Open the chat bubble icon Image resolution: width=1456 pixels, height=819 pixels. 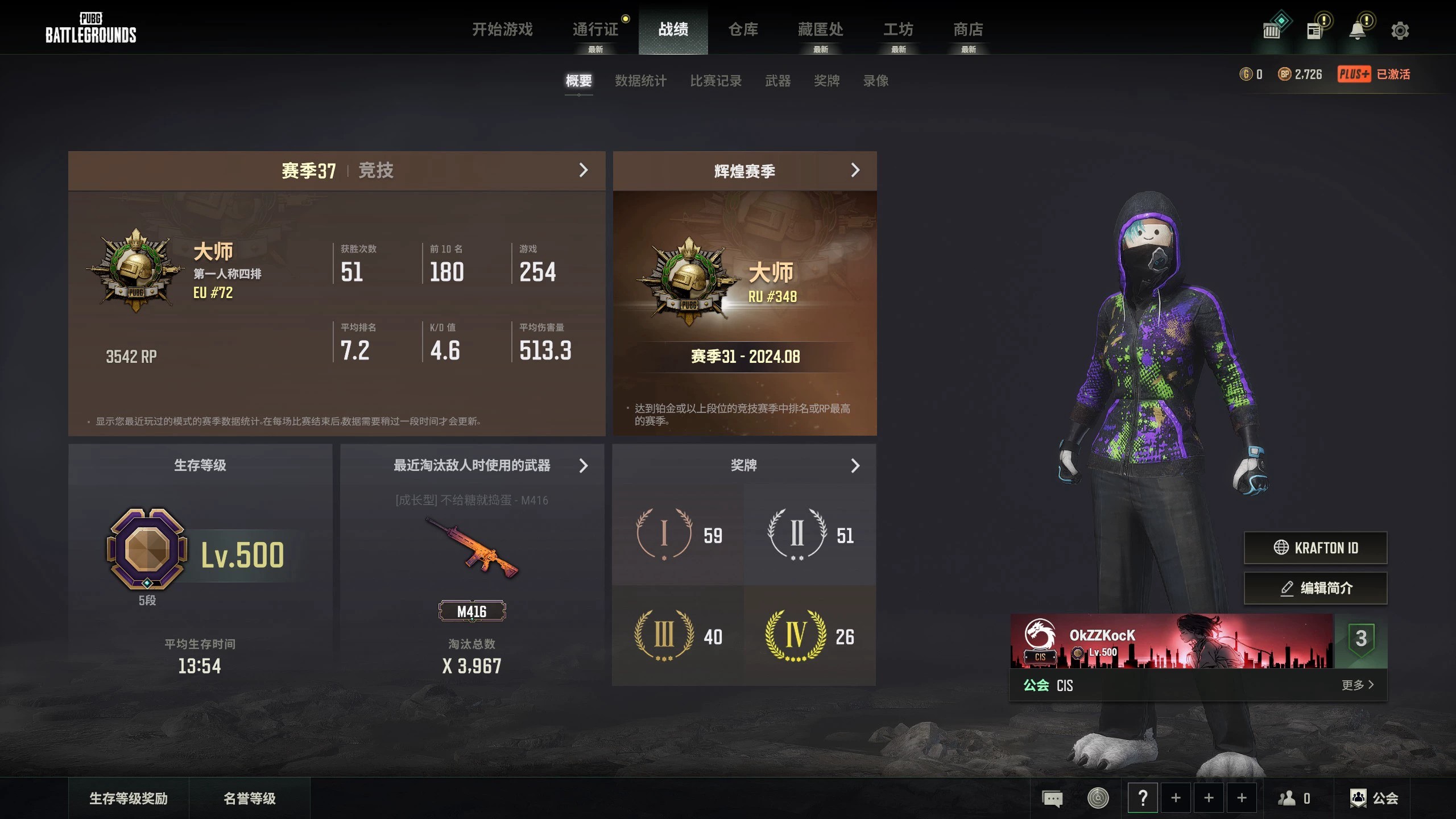coord(1052,799)
